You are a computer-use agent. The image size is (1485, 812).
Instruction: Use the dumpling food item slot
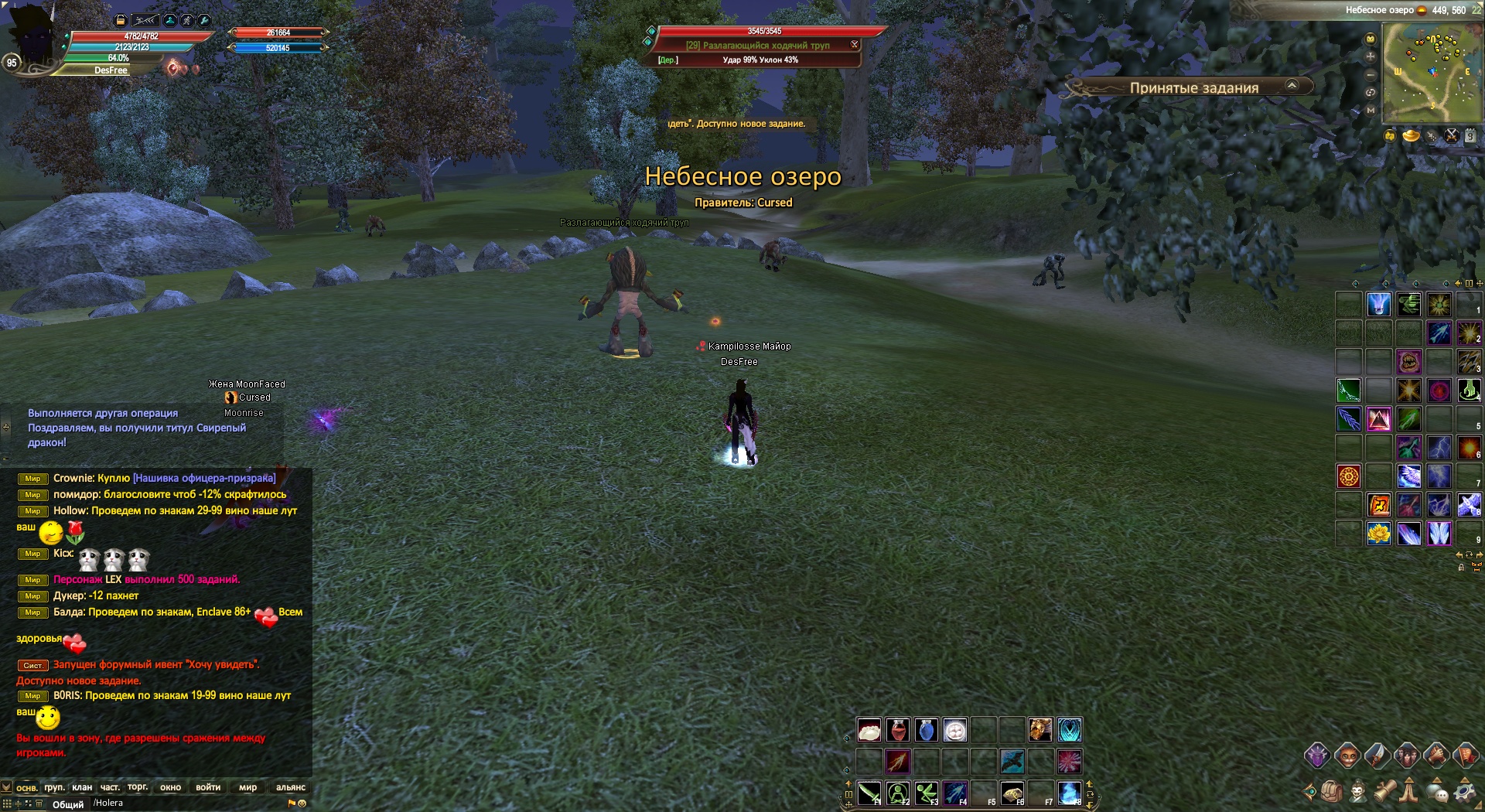pyautogui.click(x=869, y=730)
